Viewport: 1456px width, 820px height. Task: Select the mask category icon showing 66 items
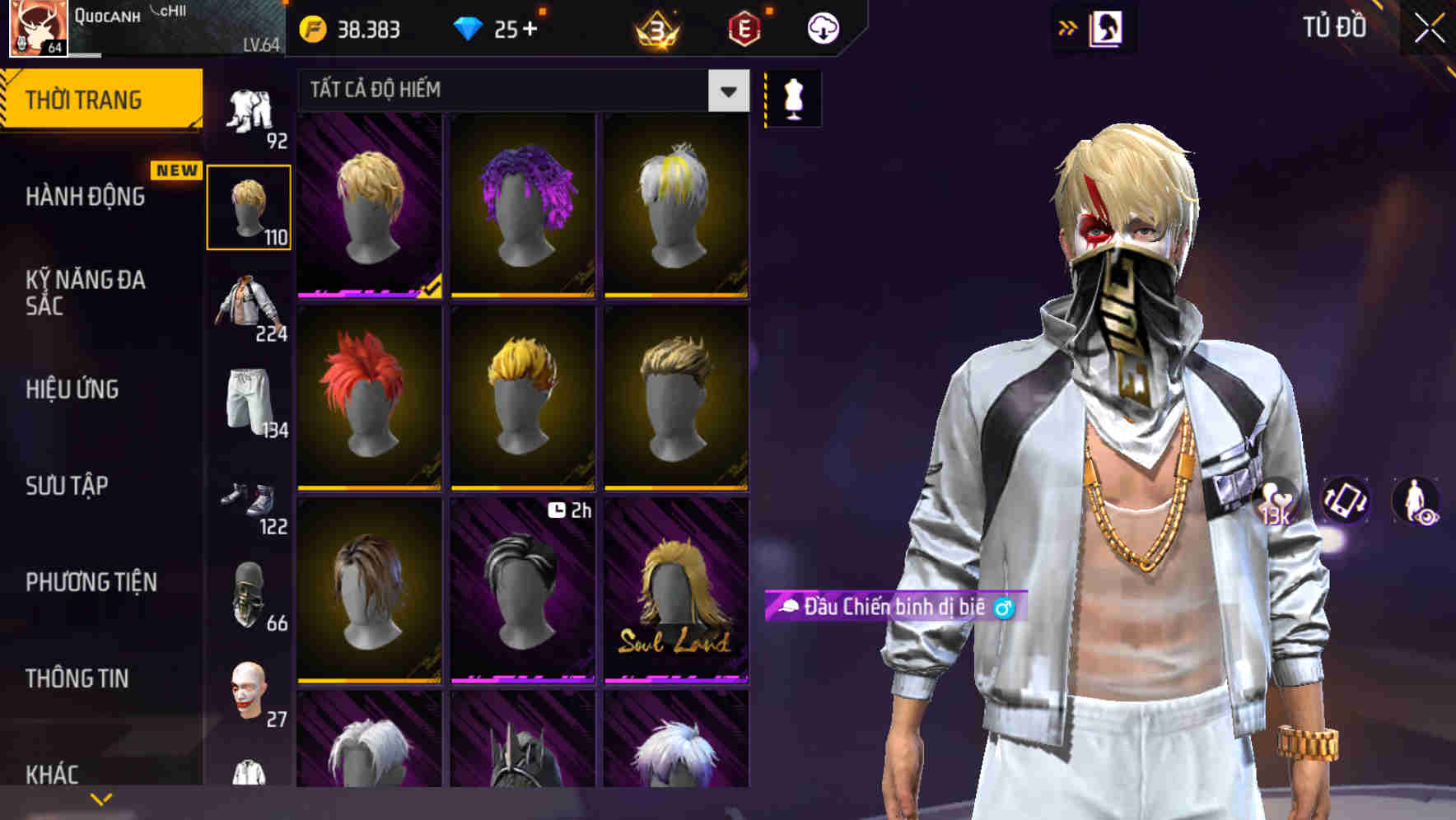(250, 593)
